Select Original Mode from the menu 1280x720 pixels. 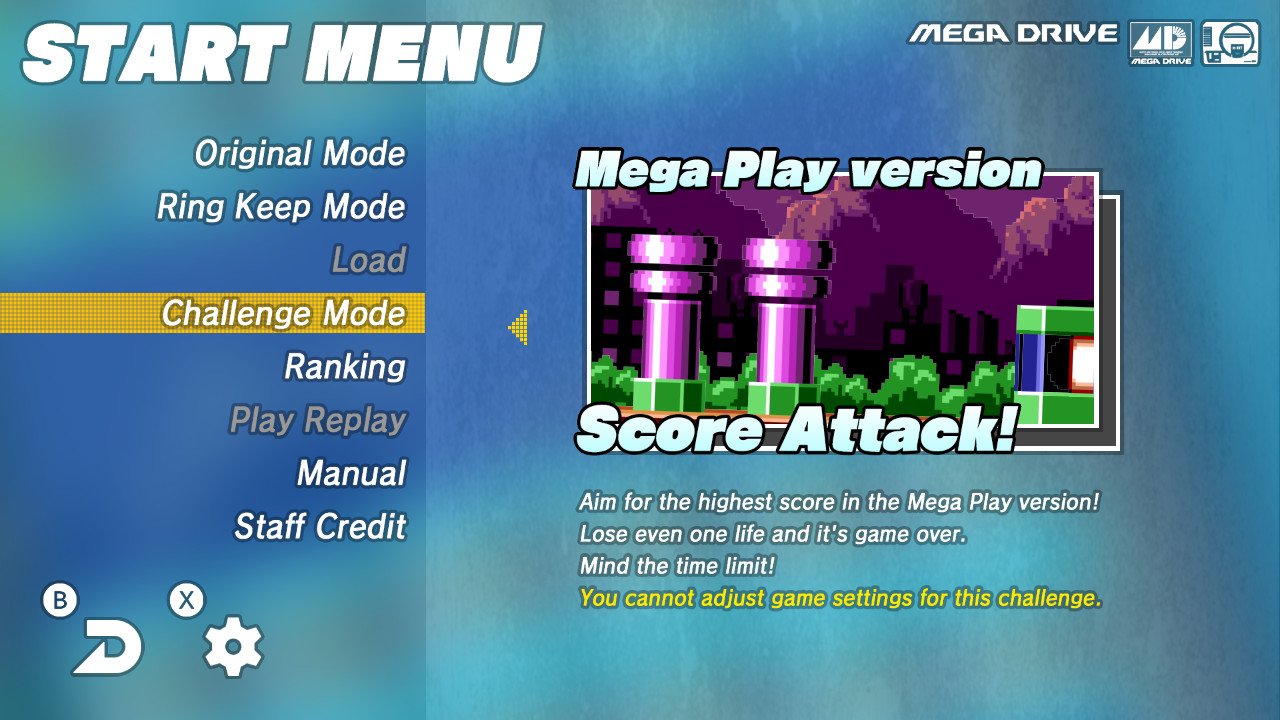[299, 154]
